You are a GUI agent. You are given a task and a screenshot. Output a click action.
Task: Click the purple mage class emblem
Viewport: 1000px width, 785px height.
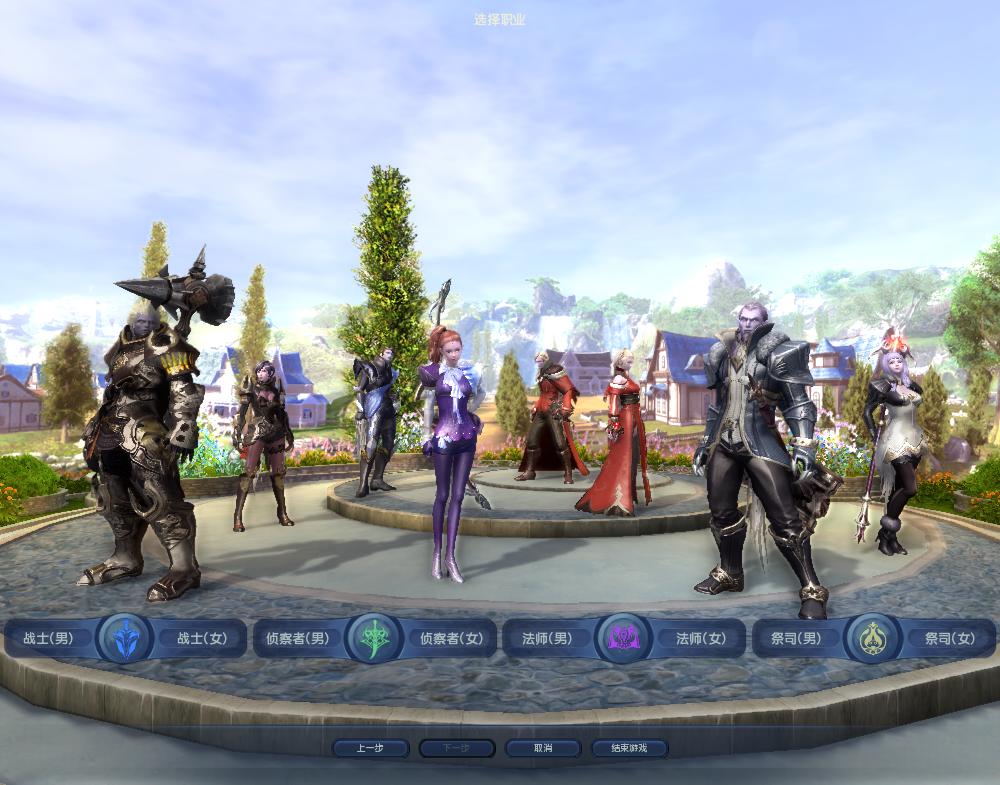pyautogui.click(x=624, y=638)
